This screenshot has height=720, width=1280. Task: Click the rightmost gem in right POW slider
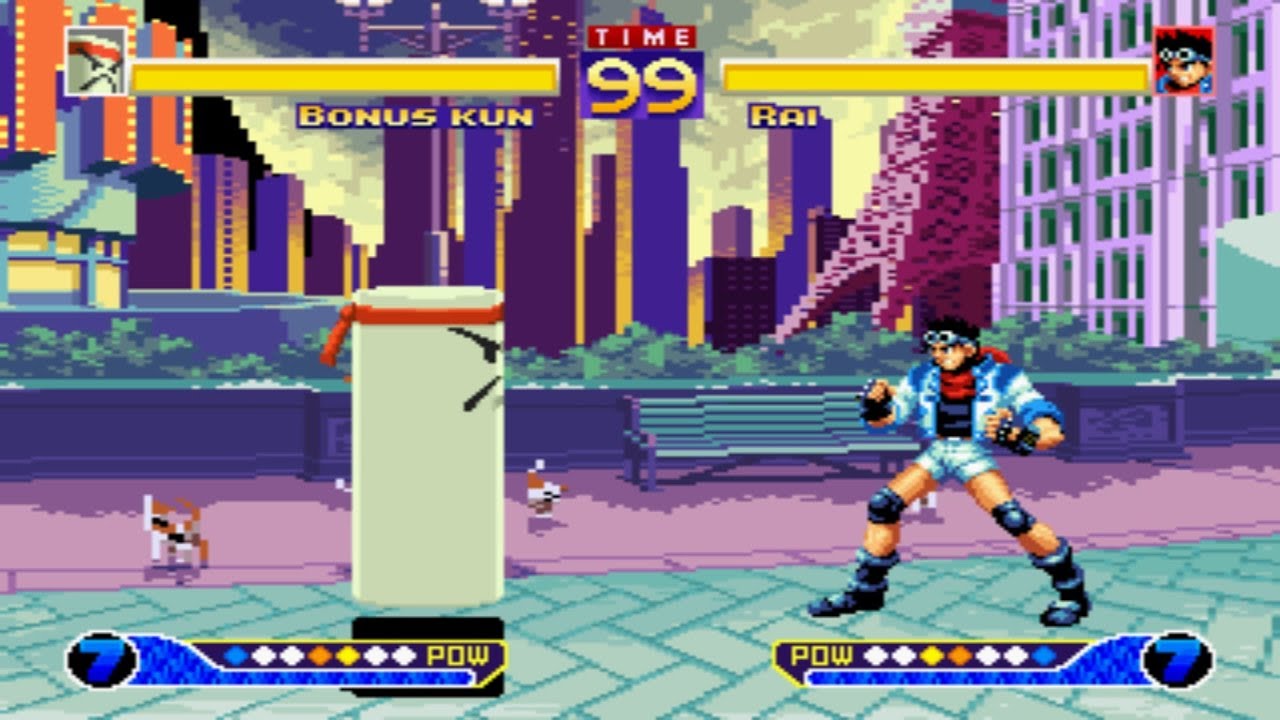[x=1042, y=656]
